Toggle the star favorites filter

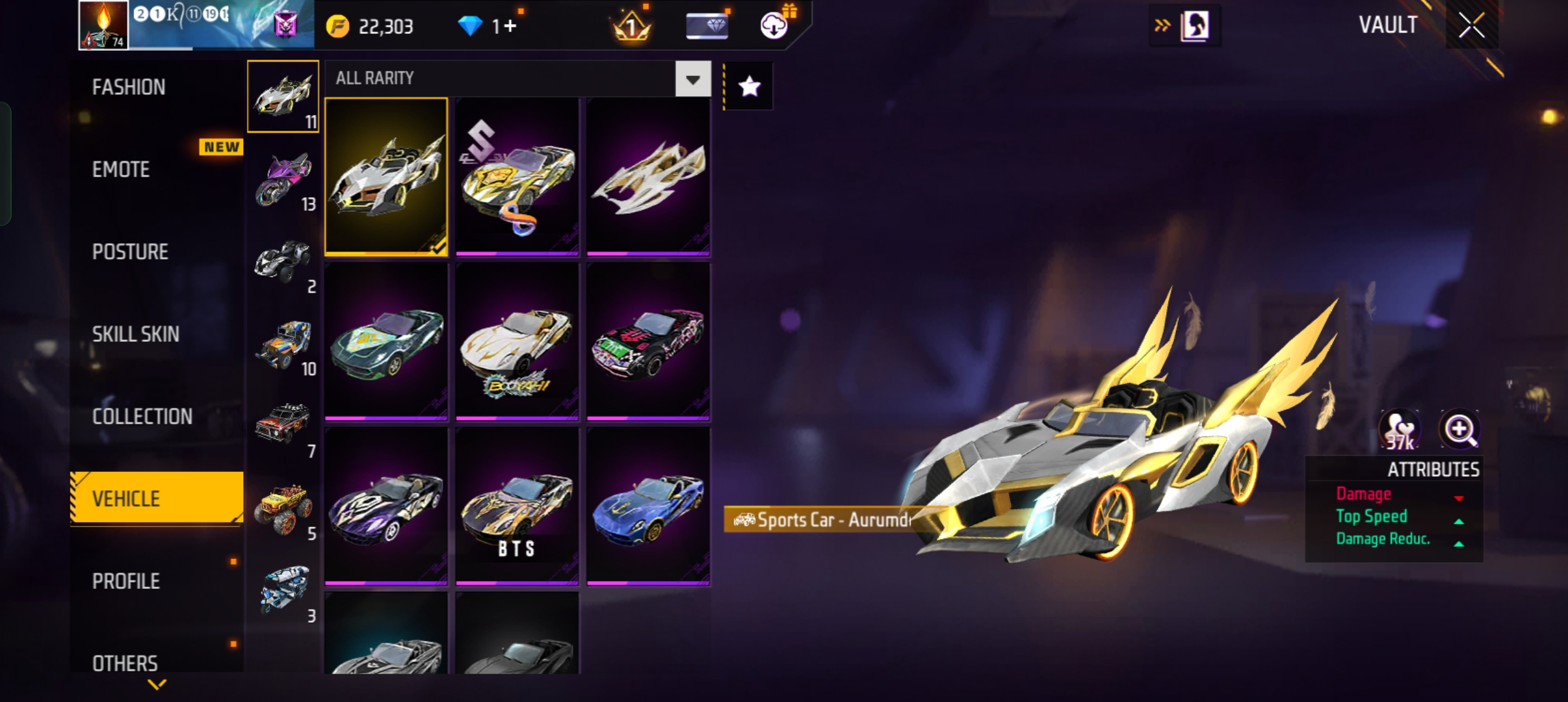(x=749, y=86)
